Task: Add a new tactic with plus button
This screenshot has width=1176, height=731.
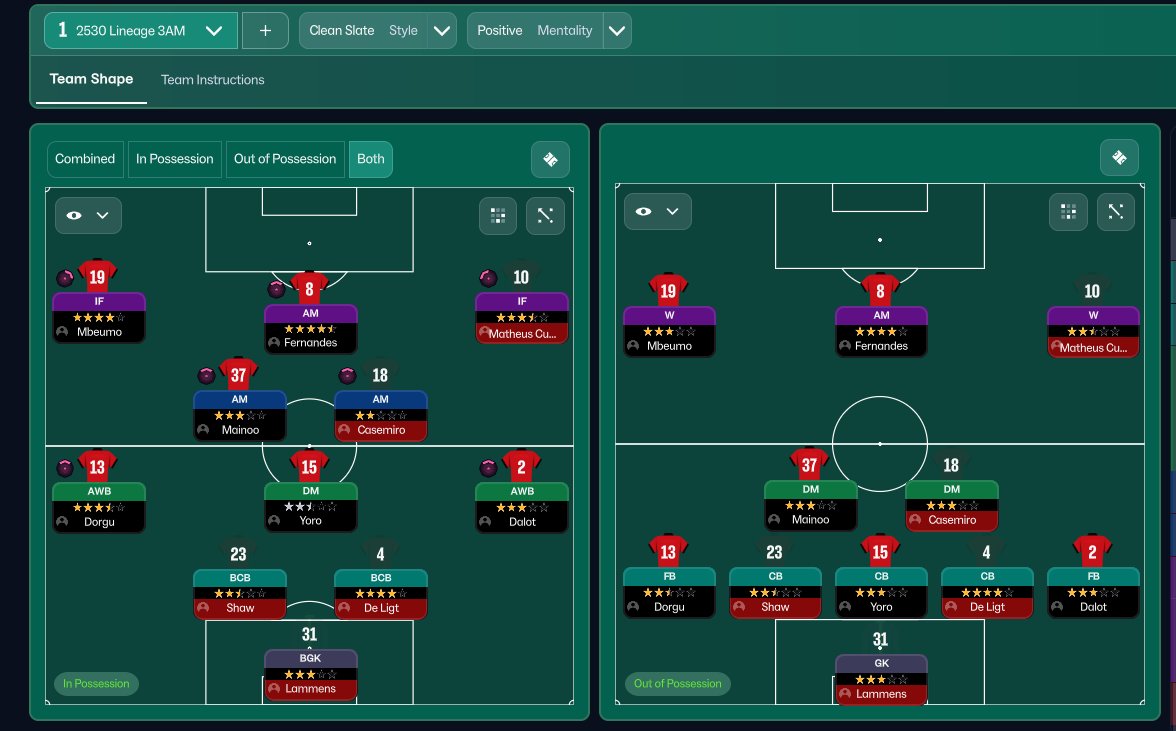Action: point(265,31)
